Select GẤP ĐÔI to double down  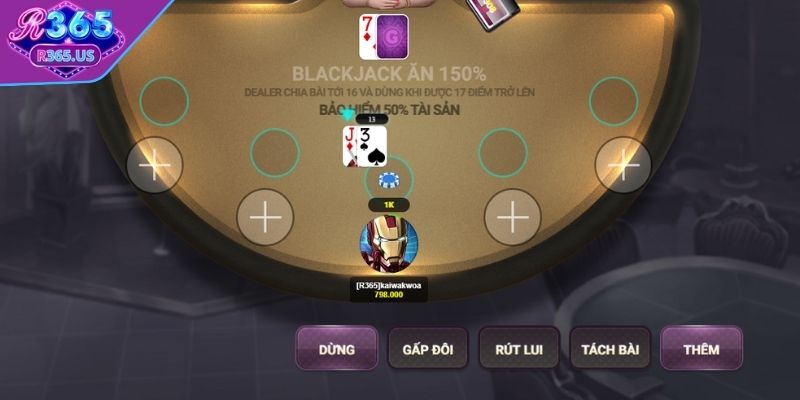pyautogui.click(x=428, y=349)
